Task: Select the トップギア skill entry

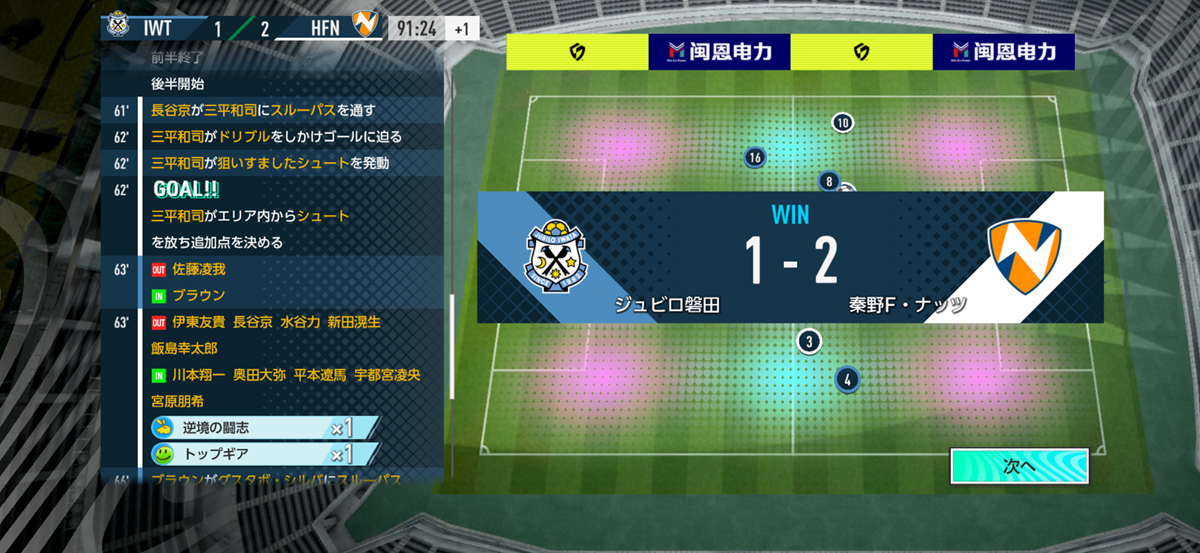Action: coord(264,454)
